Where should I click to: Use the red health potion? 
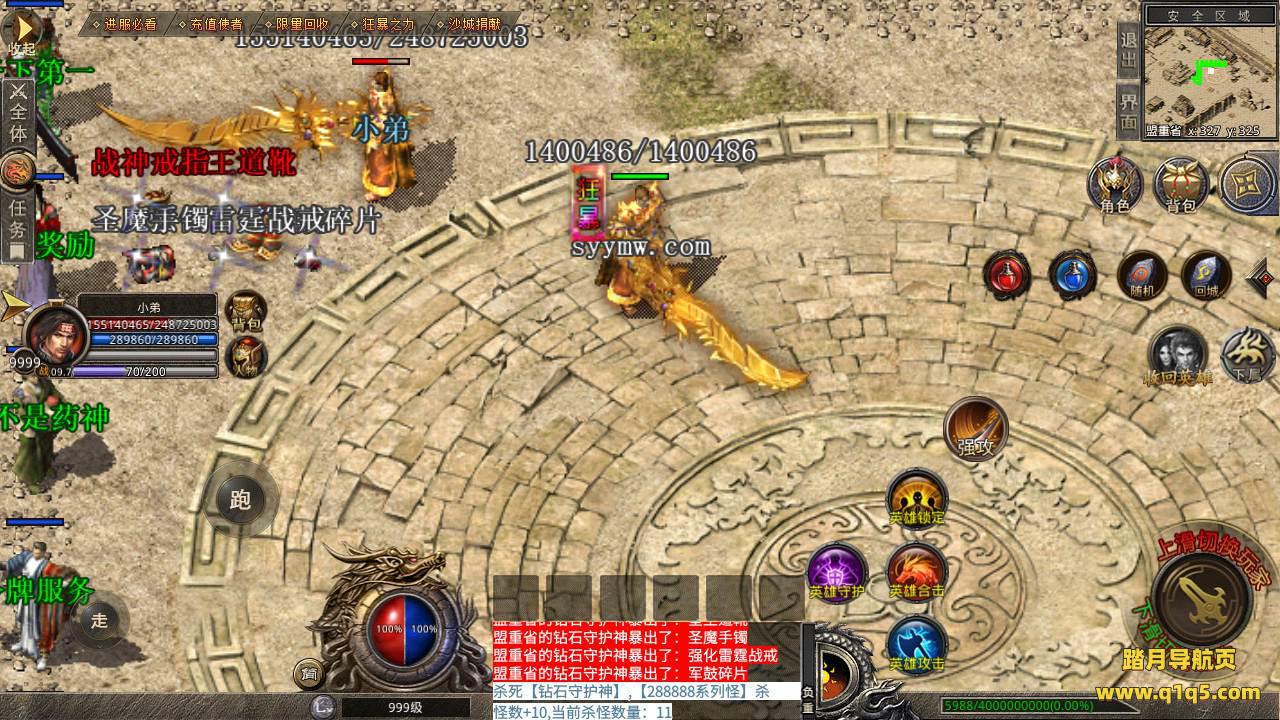click(x=1006, y=275)
